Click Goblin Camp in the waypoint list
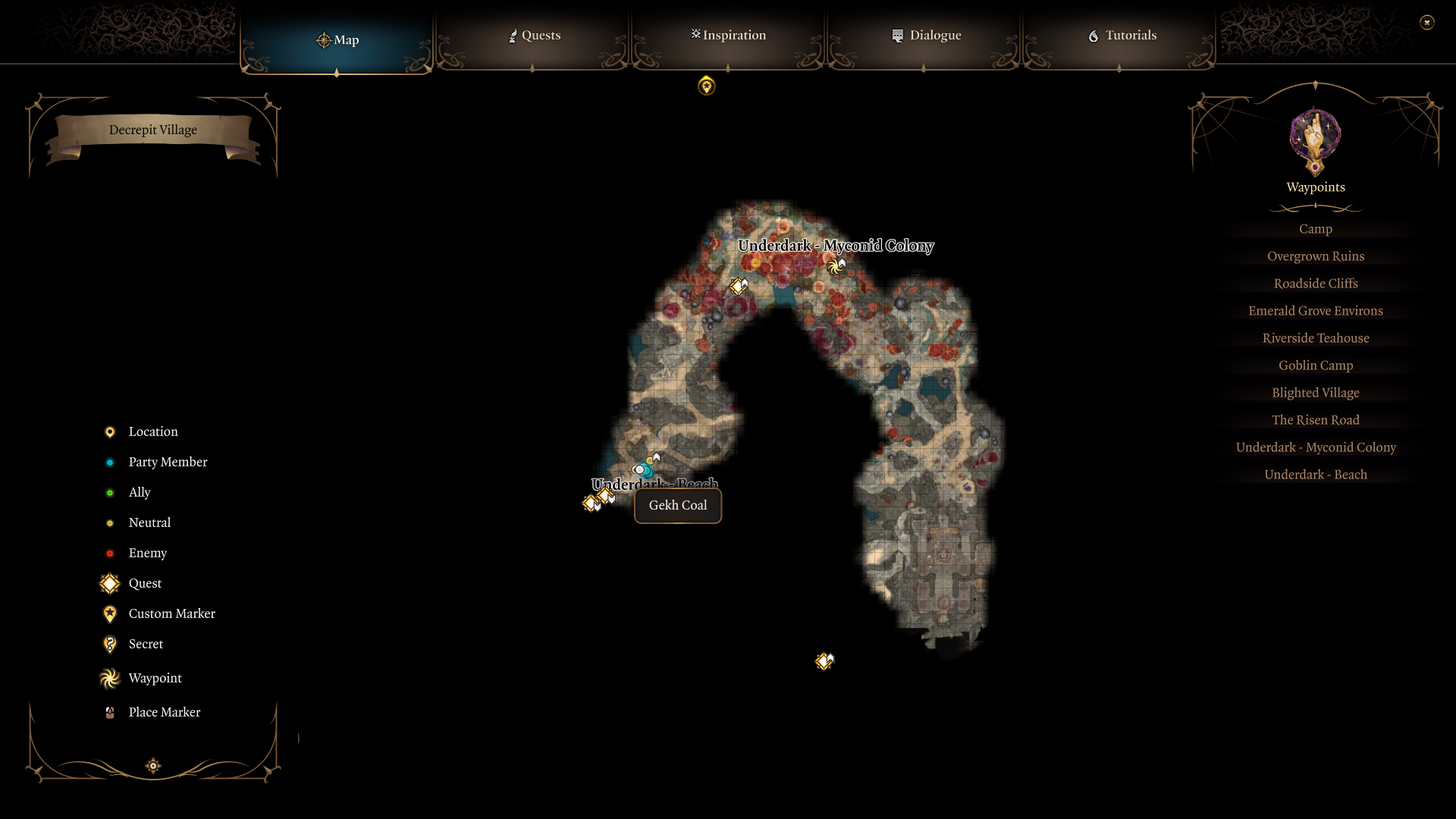Screen dimensions: 1456x819 click(1315, 365)
